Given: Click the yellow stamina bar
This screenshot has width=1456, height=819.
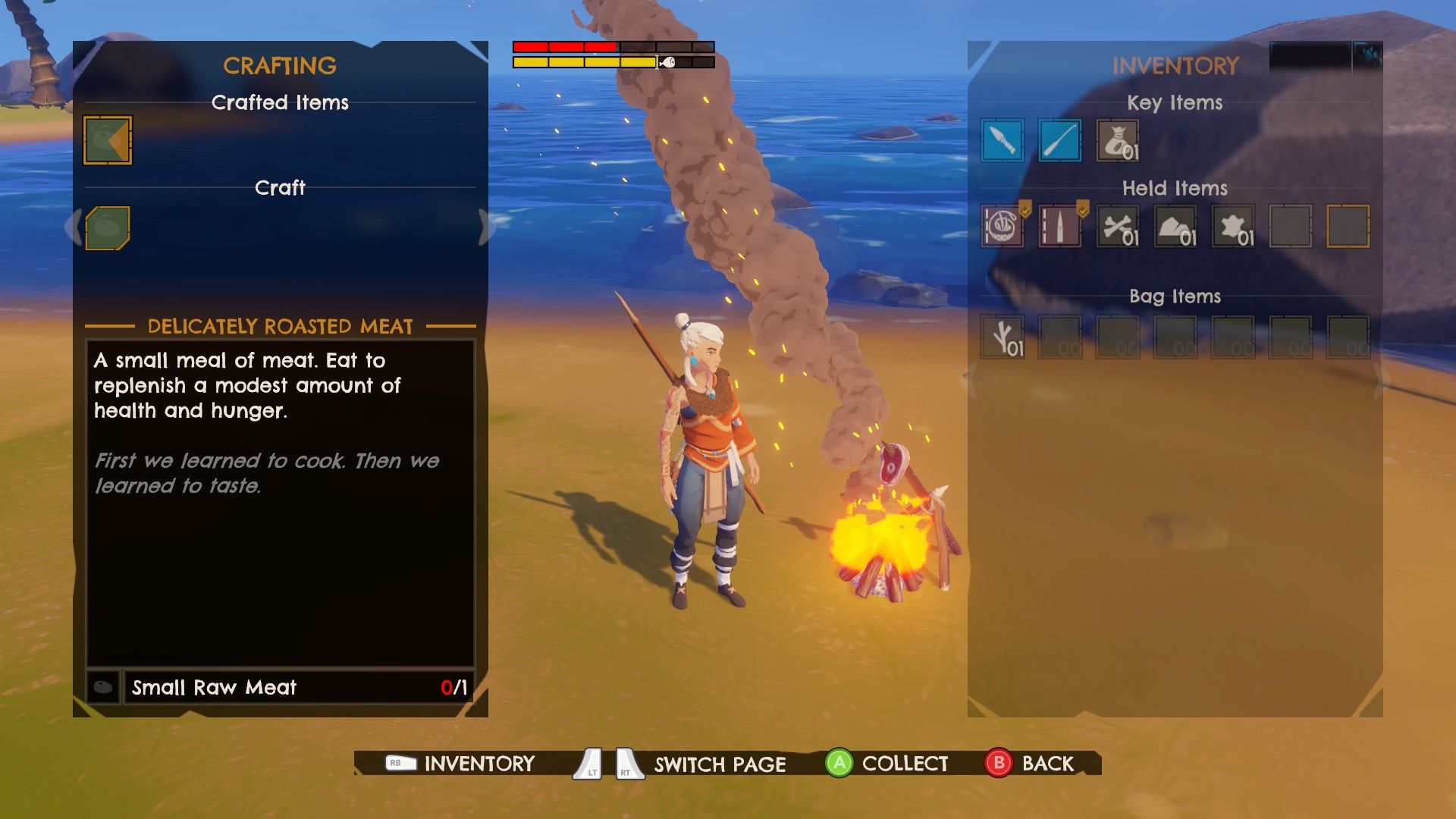Looking at the screenshot, I should pos(584,62).
